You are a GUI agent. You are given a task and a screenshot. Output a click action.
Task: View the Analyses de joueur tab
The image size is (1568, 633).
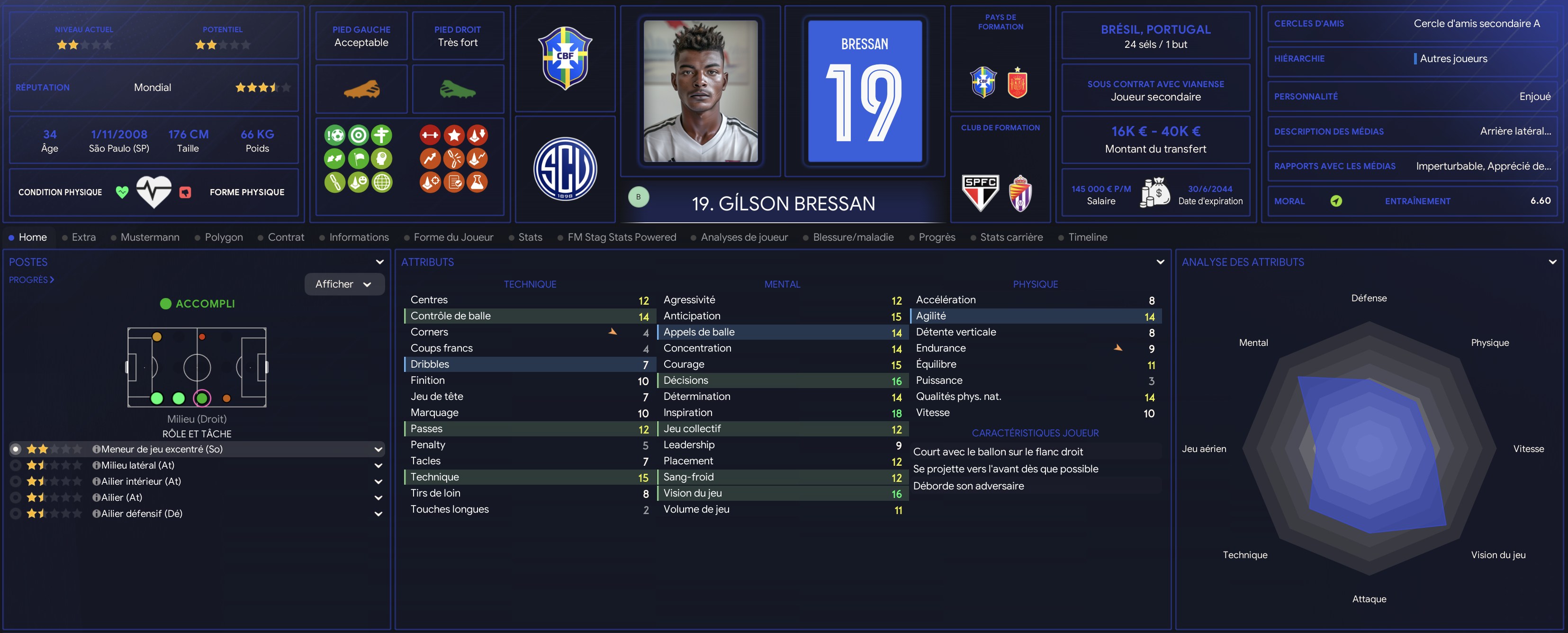(x=744, y=237)
